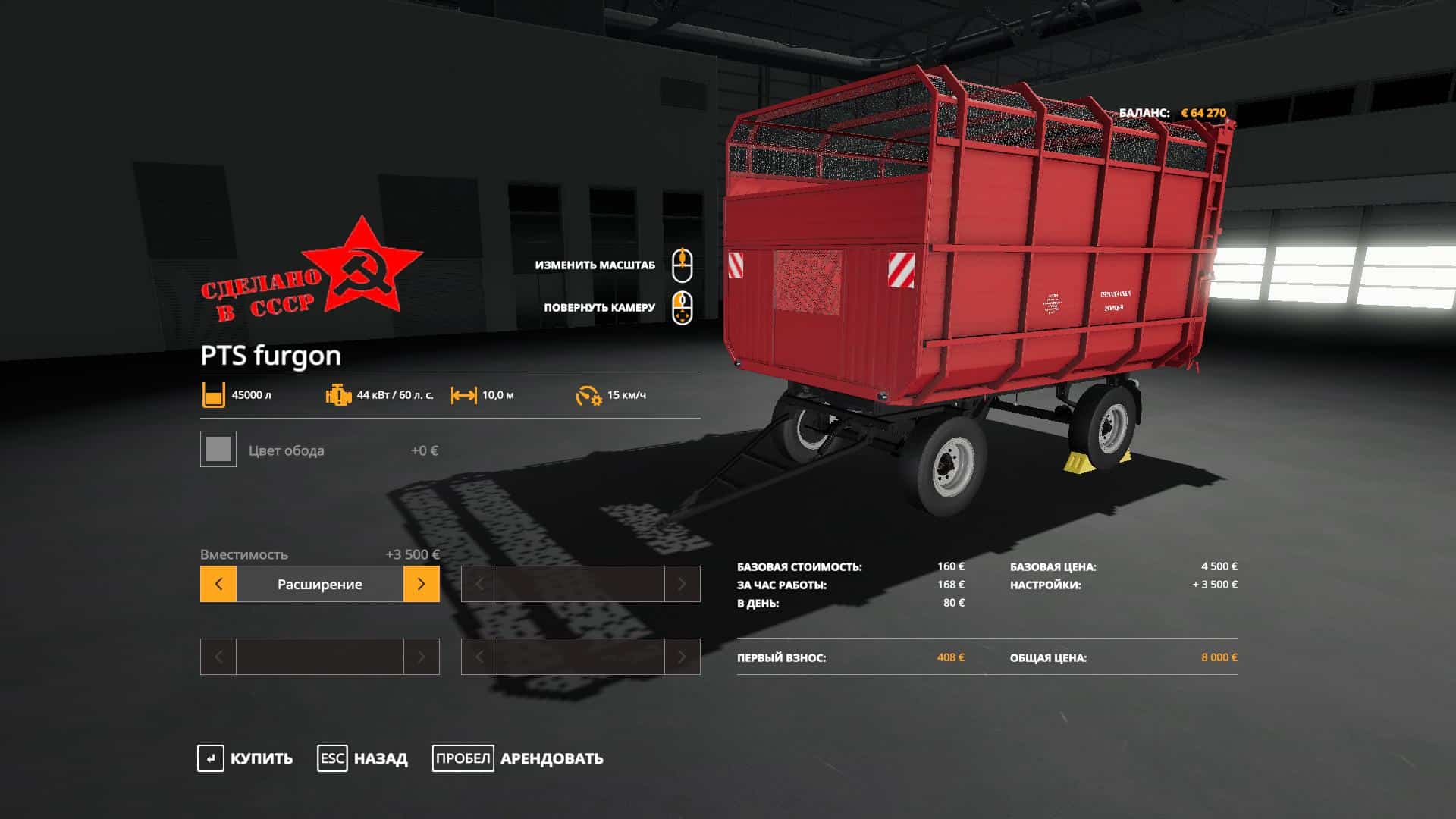Click the ESC key icon beside Назад
Viewport: 1456px width, 819px height.
(331, 758)
